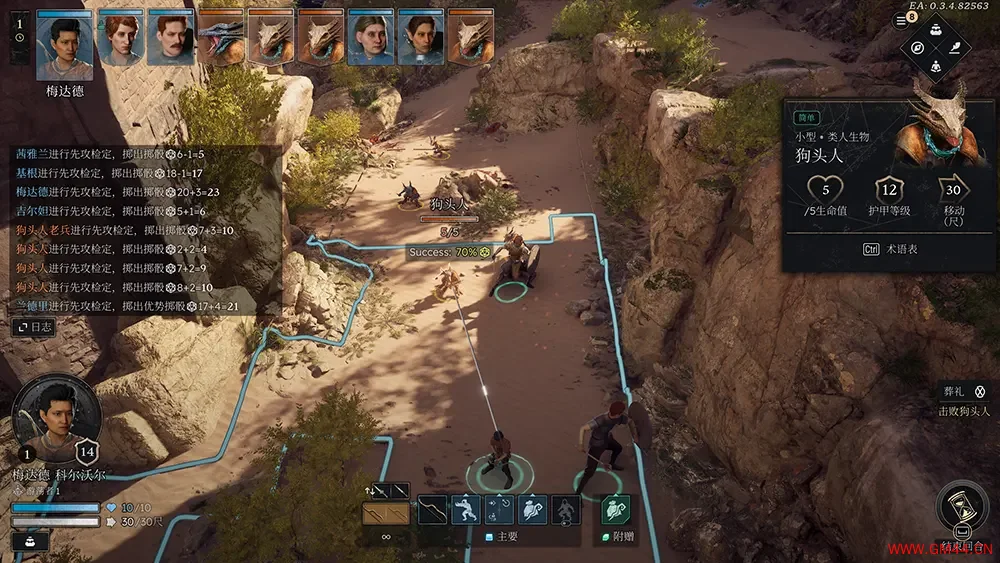
Task: Open the 日志 combat log
Action: pos(34,327)
